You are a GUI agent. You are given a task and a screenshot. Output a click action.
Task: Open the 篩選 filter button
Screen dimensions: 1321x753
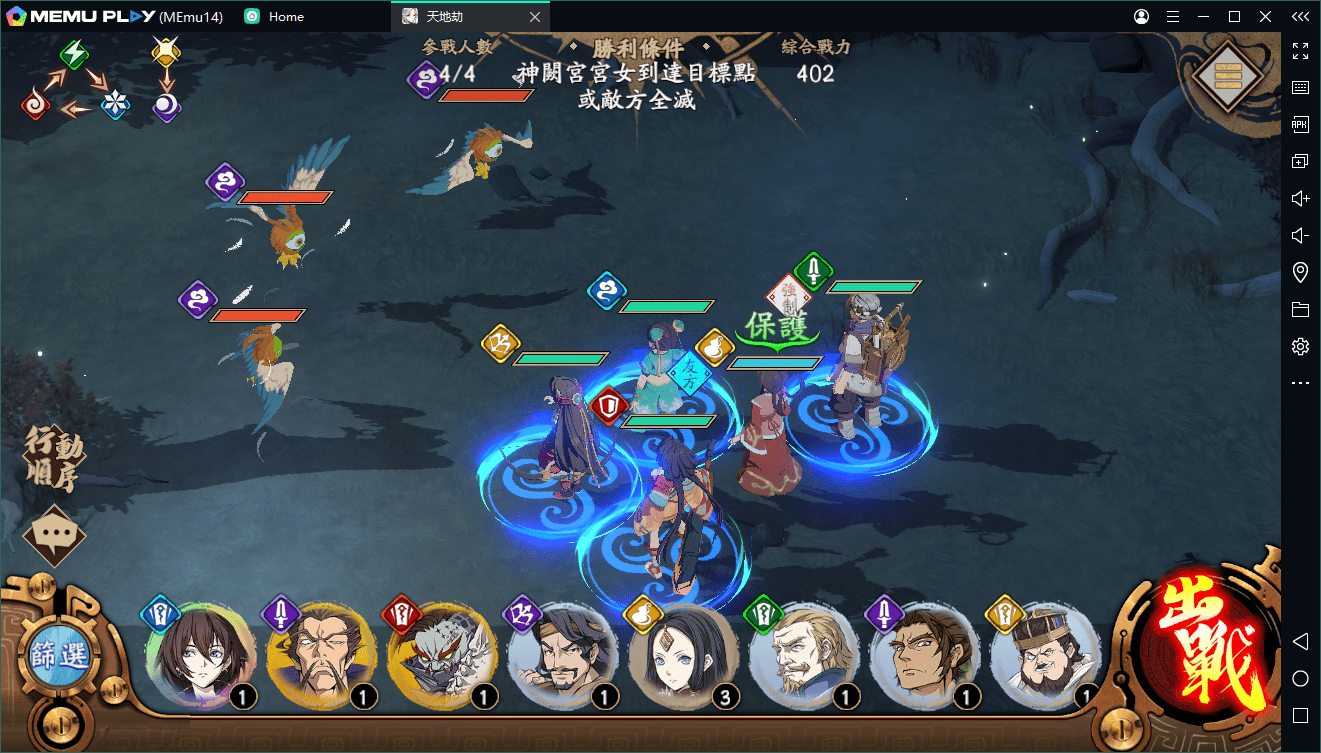(59, 657)
